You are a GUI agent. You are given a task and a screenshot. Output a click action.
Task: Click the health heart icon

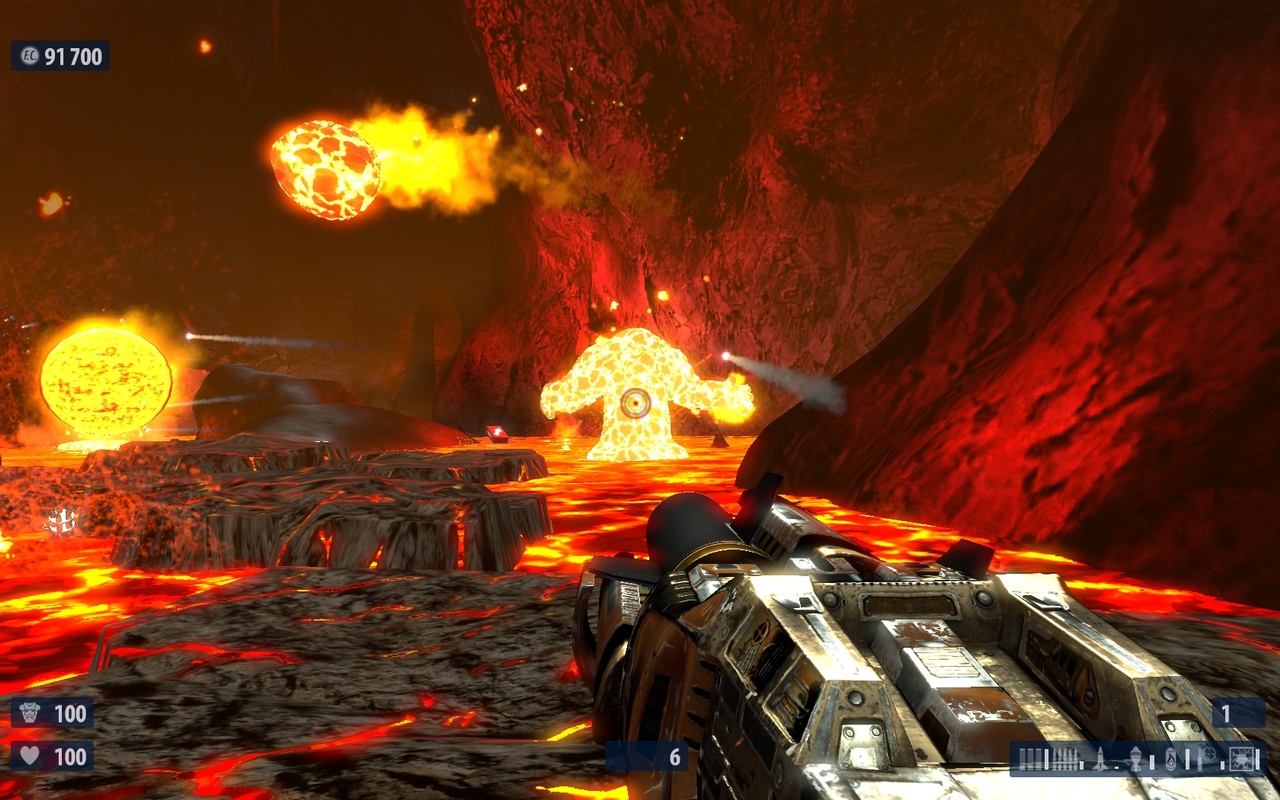click(x=30, y=753)
